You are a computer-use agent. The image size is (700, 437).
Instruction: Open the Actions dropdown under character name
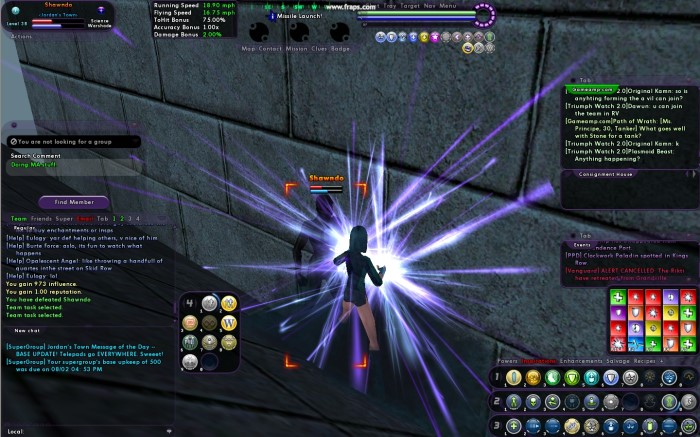click(22, 35)
